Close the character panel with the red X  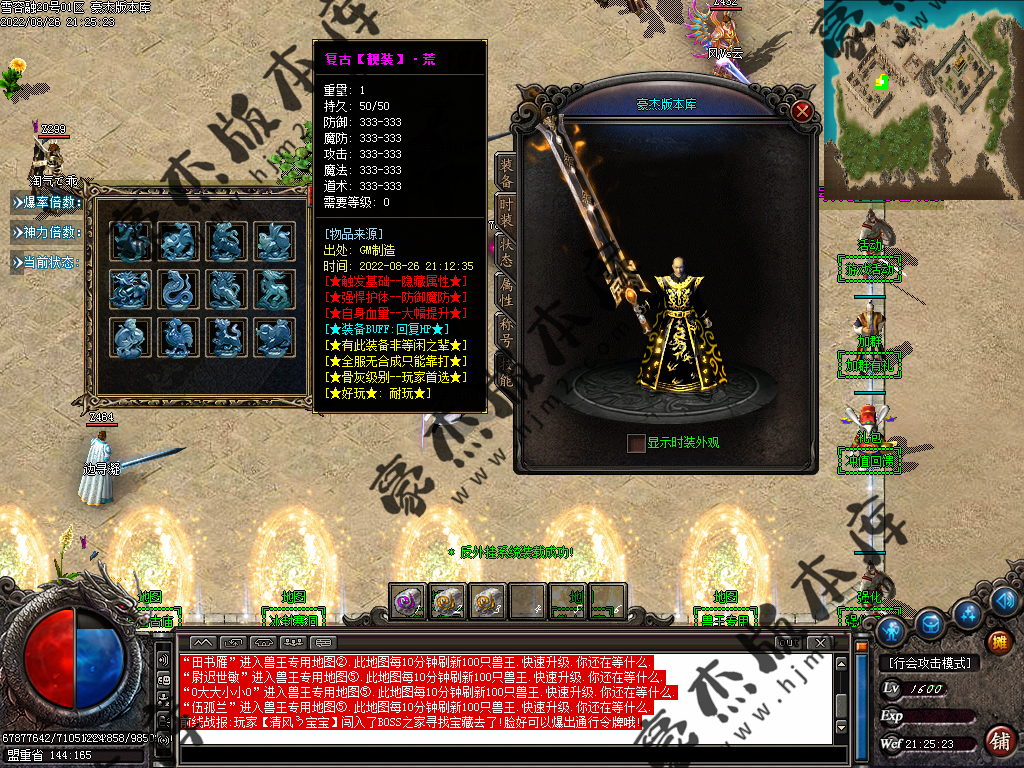(801, 111)
